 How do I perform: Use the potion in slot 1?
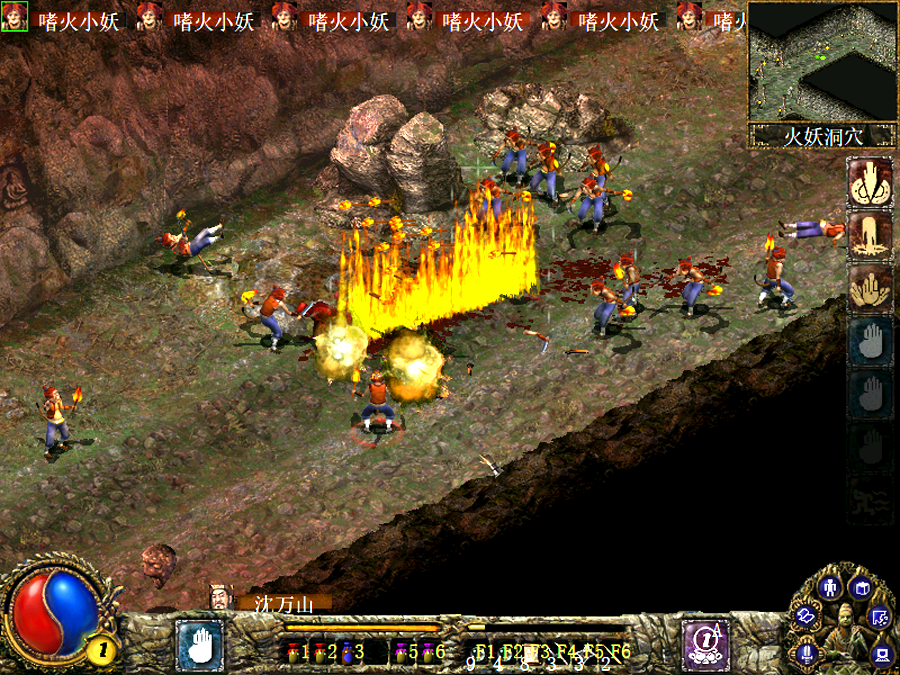coord(294,652)
